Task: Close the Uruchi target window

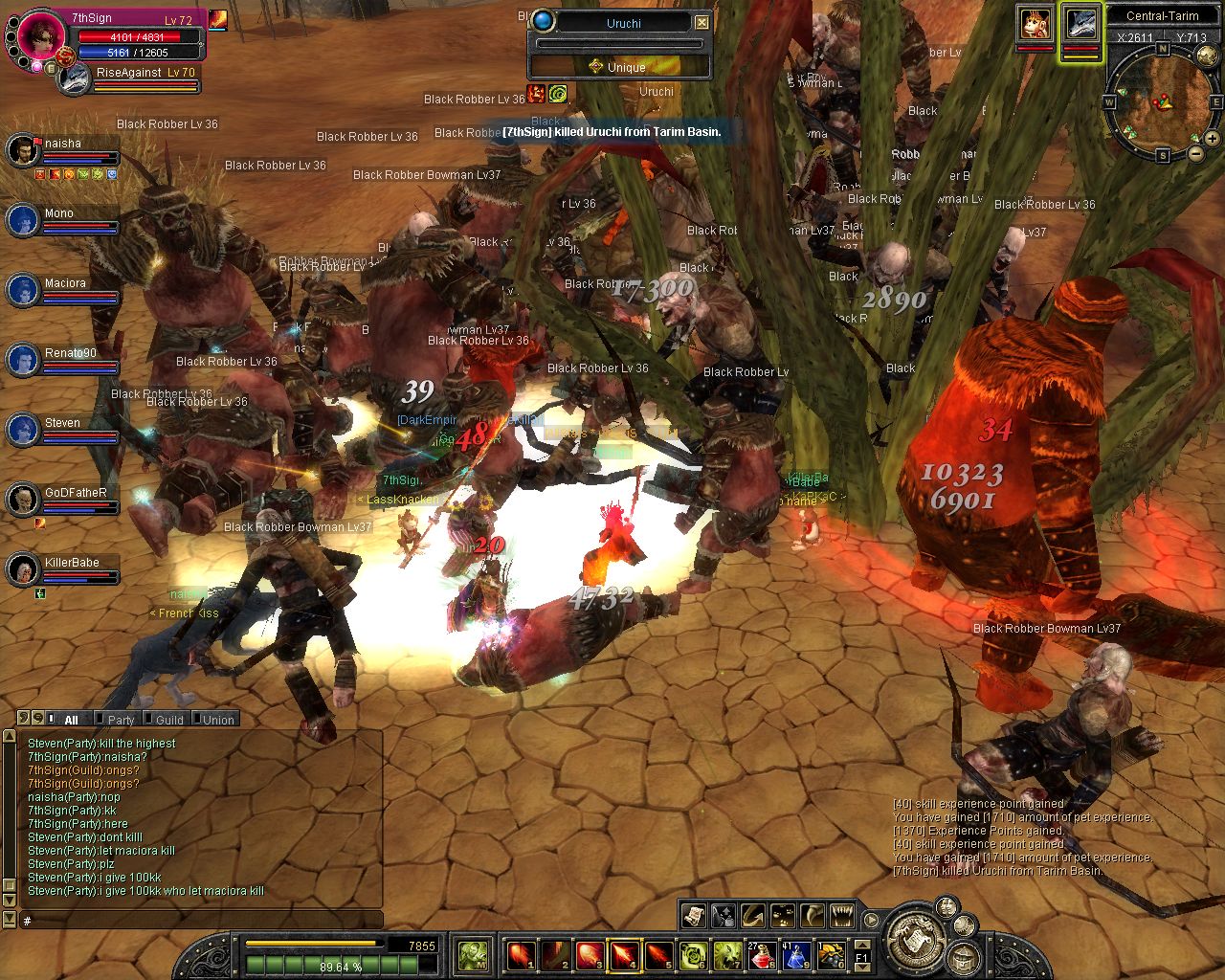Action: (702, 22)
